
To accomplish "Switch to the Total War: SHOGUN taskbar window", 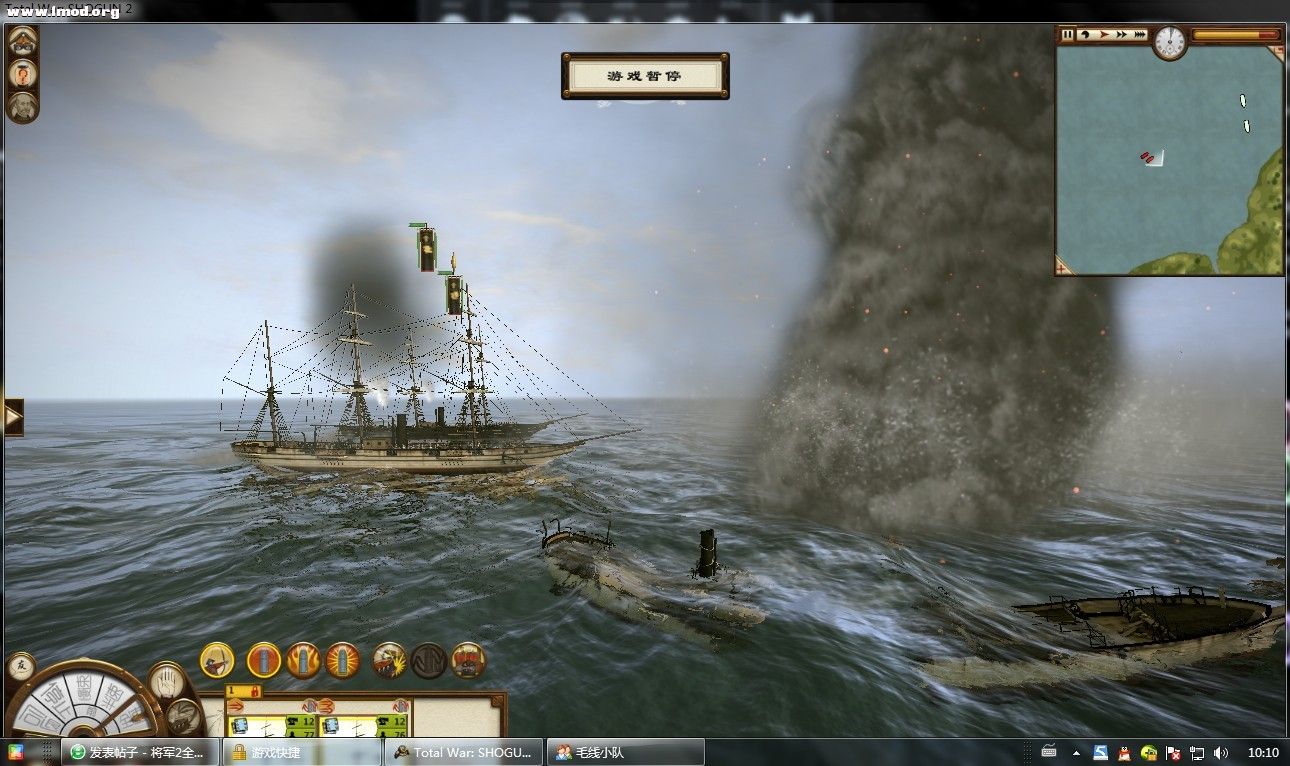I will tap(465, 752).
